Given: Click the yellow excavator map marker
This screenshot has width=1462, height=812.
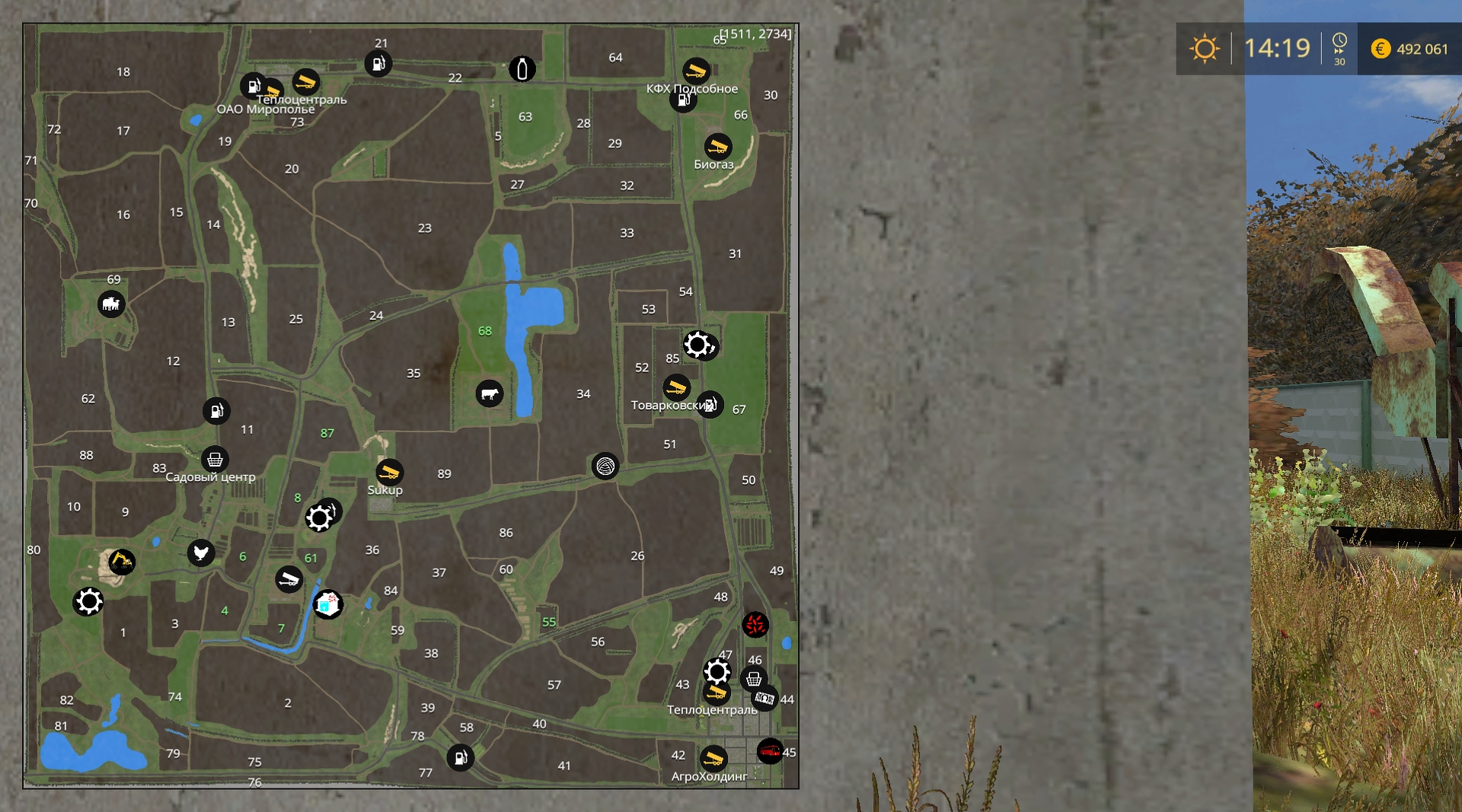Looking at the screenshot, I should [121, 562].
